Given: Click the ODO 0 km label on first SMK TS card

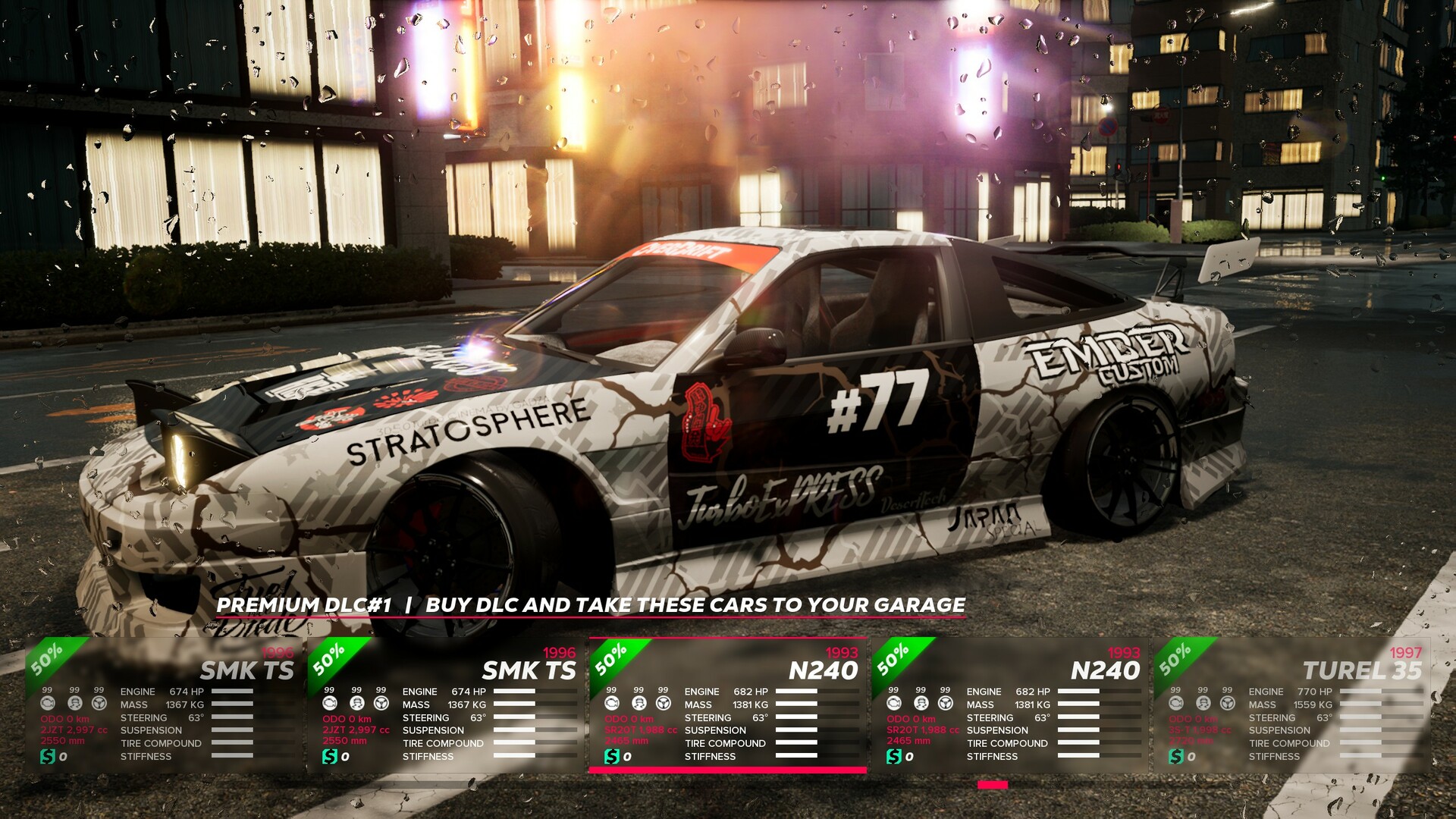Looking at the screenshot, I should [66, 717].
